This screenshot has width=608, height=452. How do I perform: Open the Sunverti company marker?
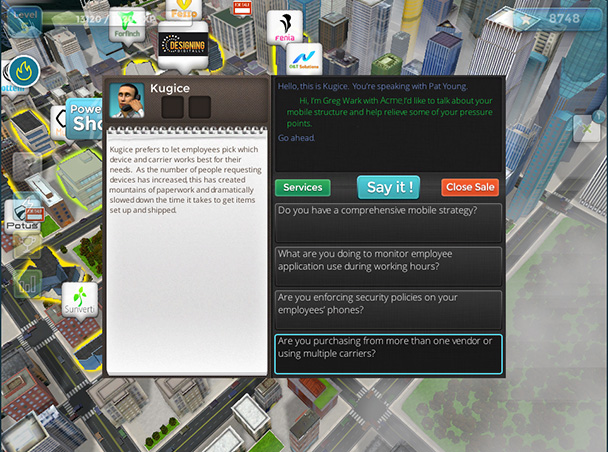point(79,299)
